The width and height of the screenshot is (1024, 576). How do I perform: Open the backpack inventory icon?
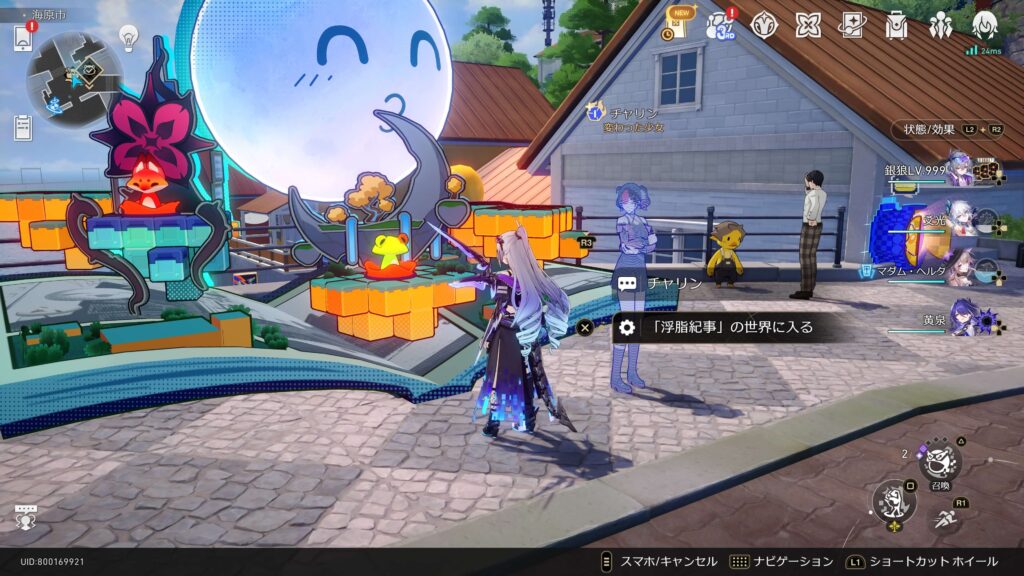click(896, 24)
